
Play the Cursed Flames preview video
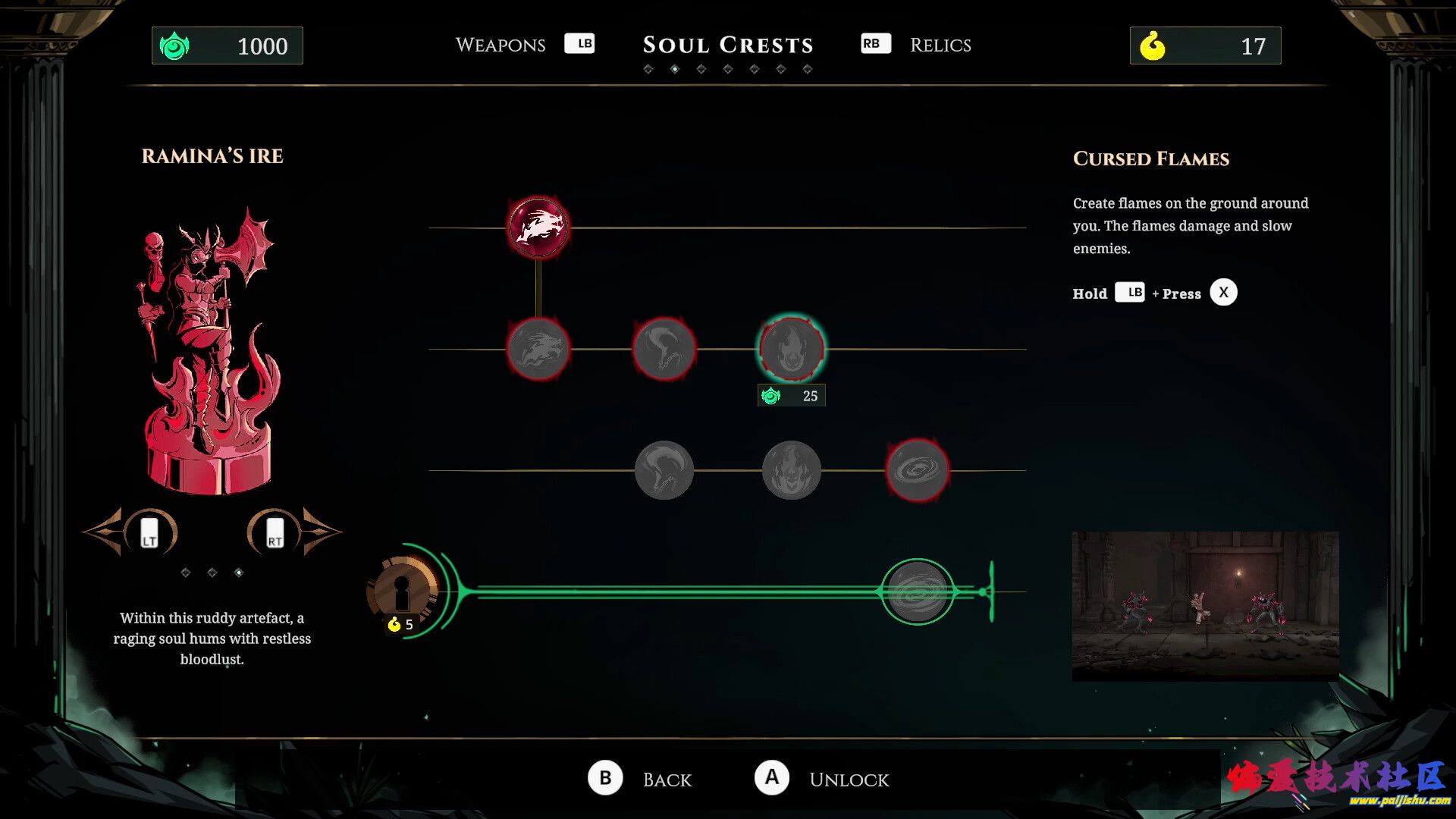[x=1205, y=605]
